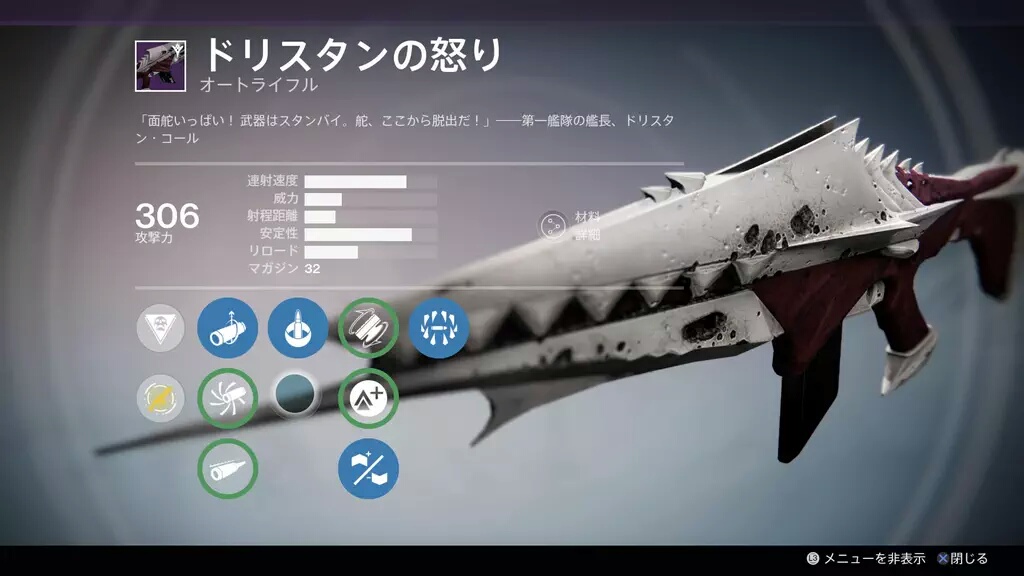
Task: Choose the barrel with upward arrow perk
Action: 227,328
